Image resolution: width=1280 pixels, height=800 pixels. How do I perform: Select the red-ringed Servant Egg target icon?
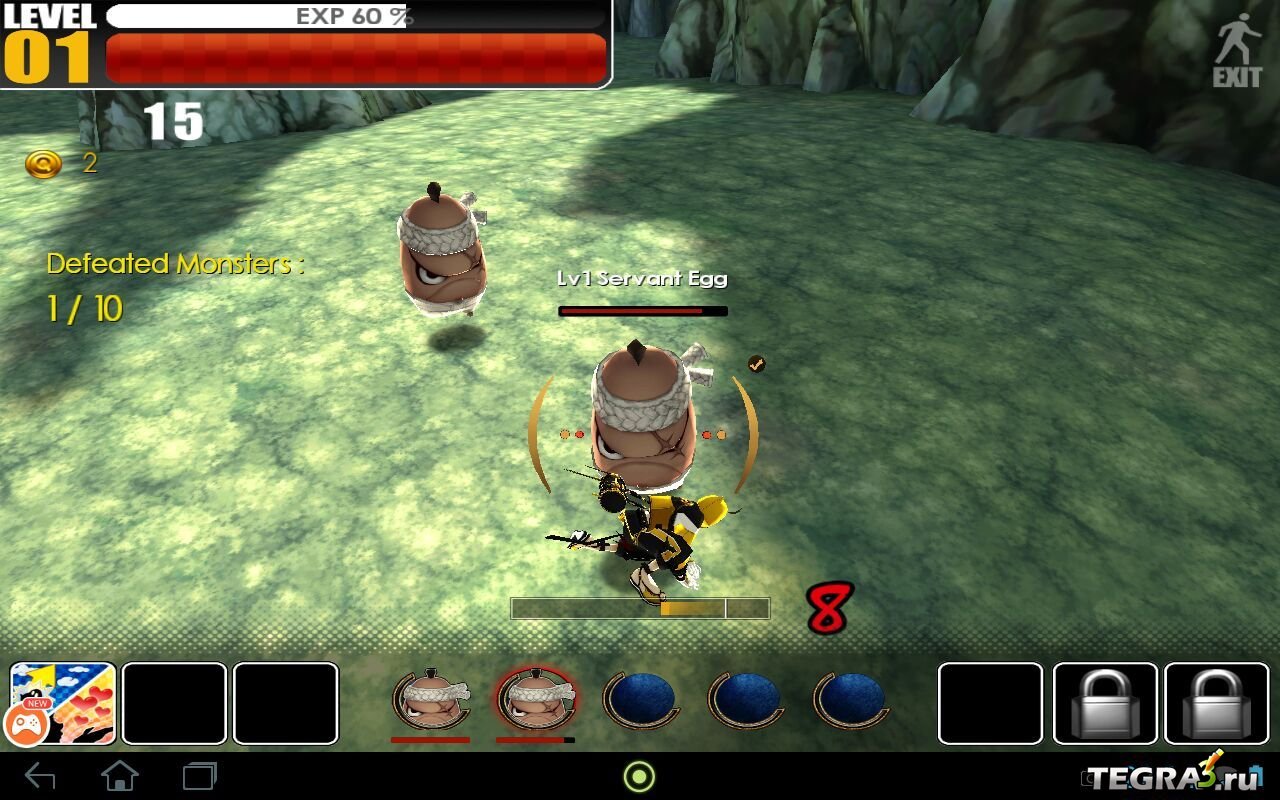536,699
